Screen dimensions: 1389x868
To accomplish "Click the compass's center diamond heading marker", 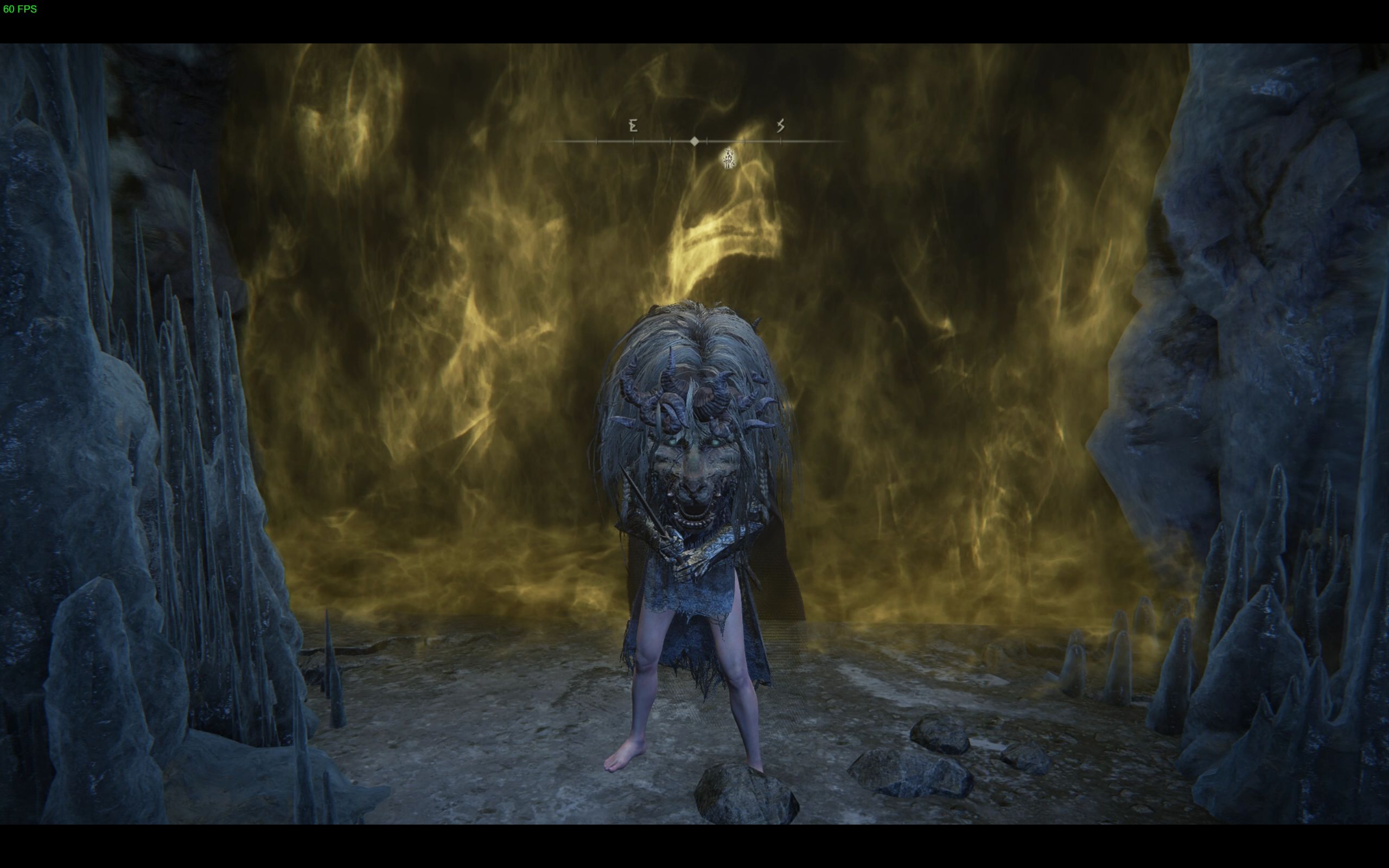I will [694, 141].
